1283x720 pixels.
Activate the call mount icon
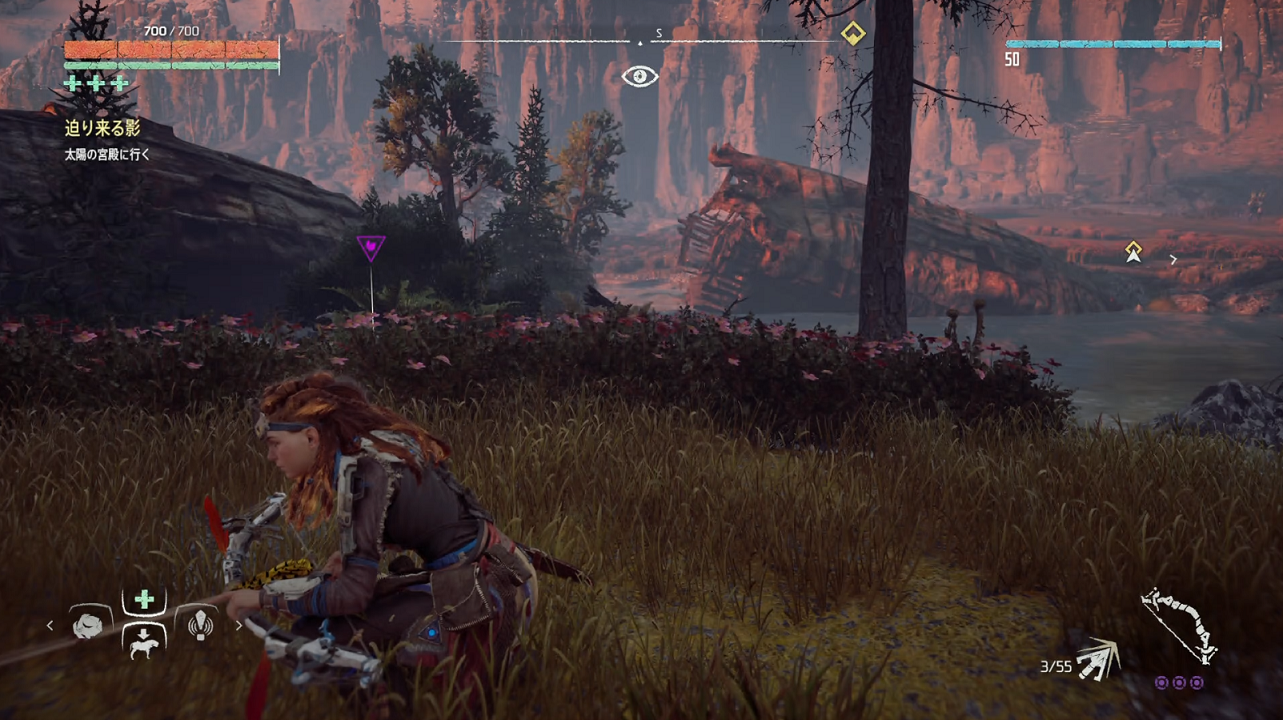144,644
